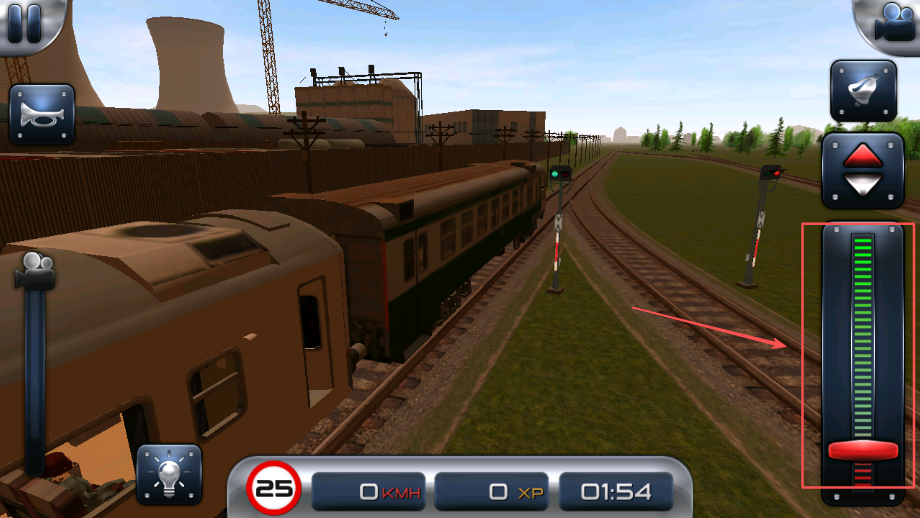Click the red throttle lever handle
Viewport: 920px width, 518px height.
tap(862, 450)
